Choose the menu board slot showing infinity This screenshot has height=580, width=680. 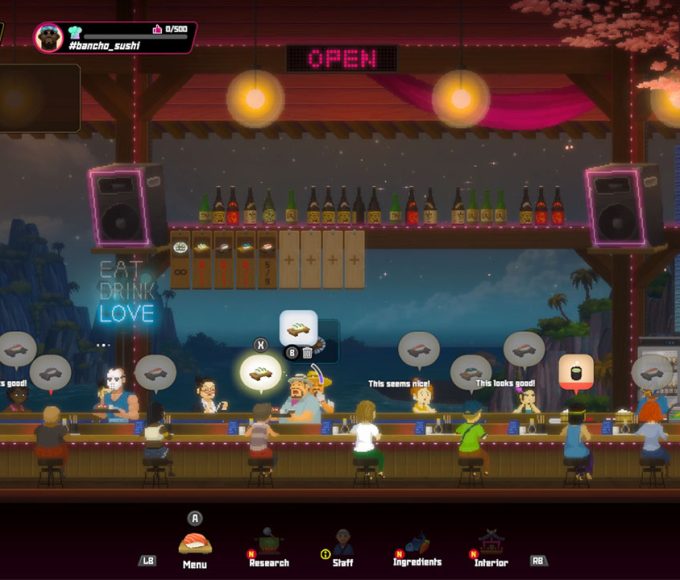(x=180, y=260)
